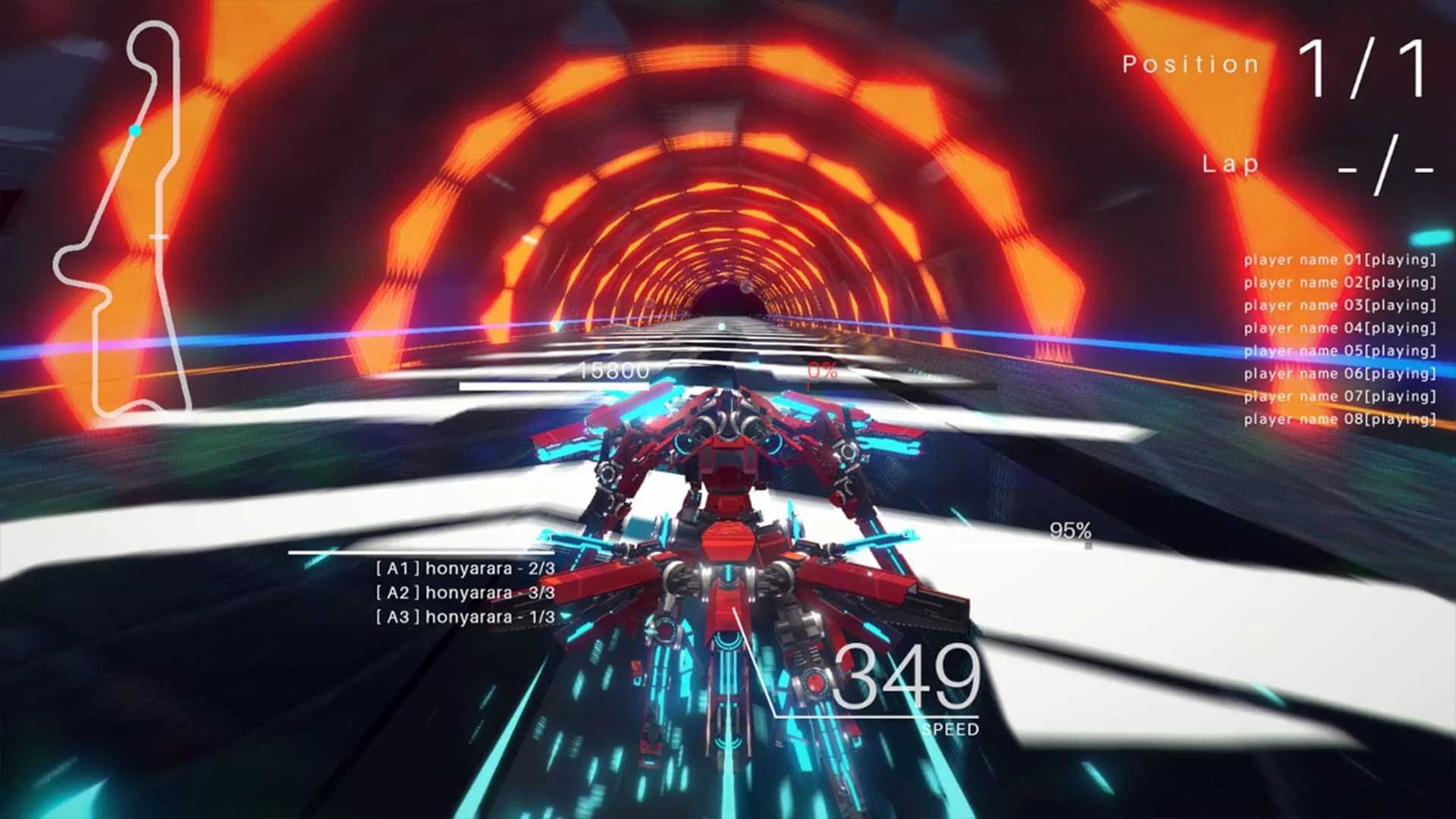This screenshot has width=1456, height=819.
Task: Click the 95% progress indicator
Action: [1069, 529]
